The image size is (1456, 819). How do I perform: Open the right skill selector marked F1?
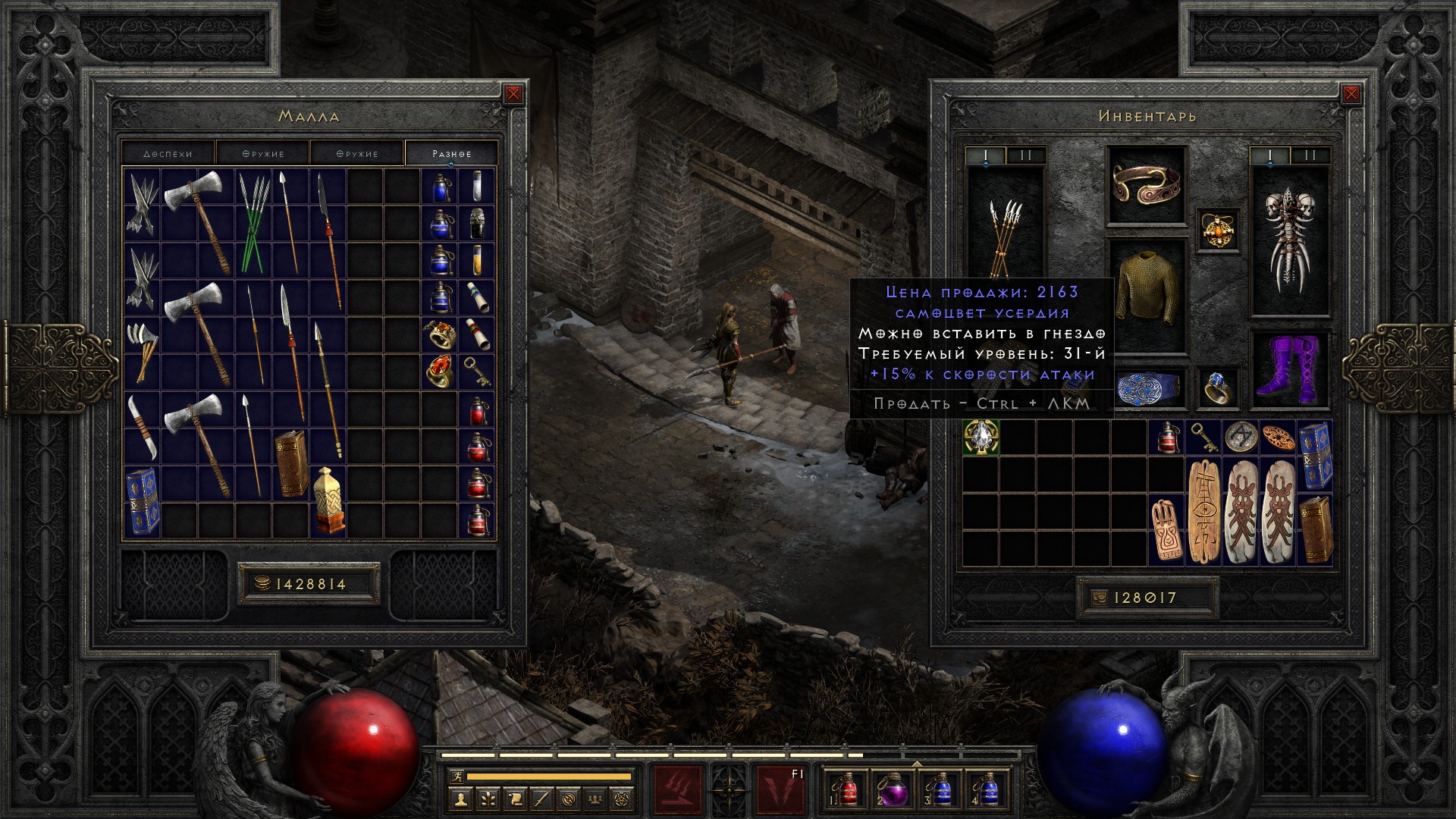[780, 791]
